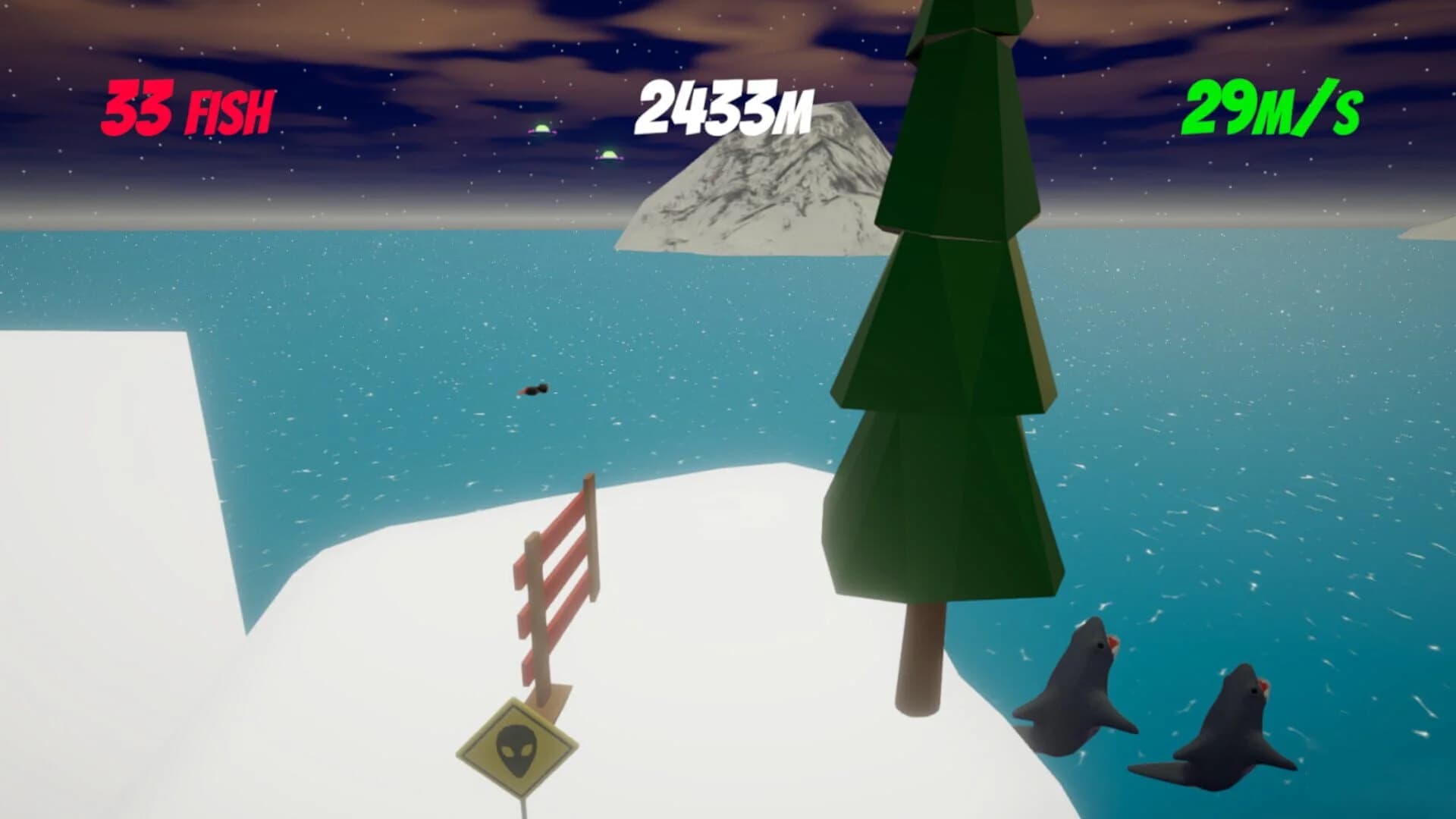Select the large pine tree

click(940, 379)
